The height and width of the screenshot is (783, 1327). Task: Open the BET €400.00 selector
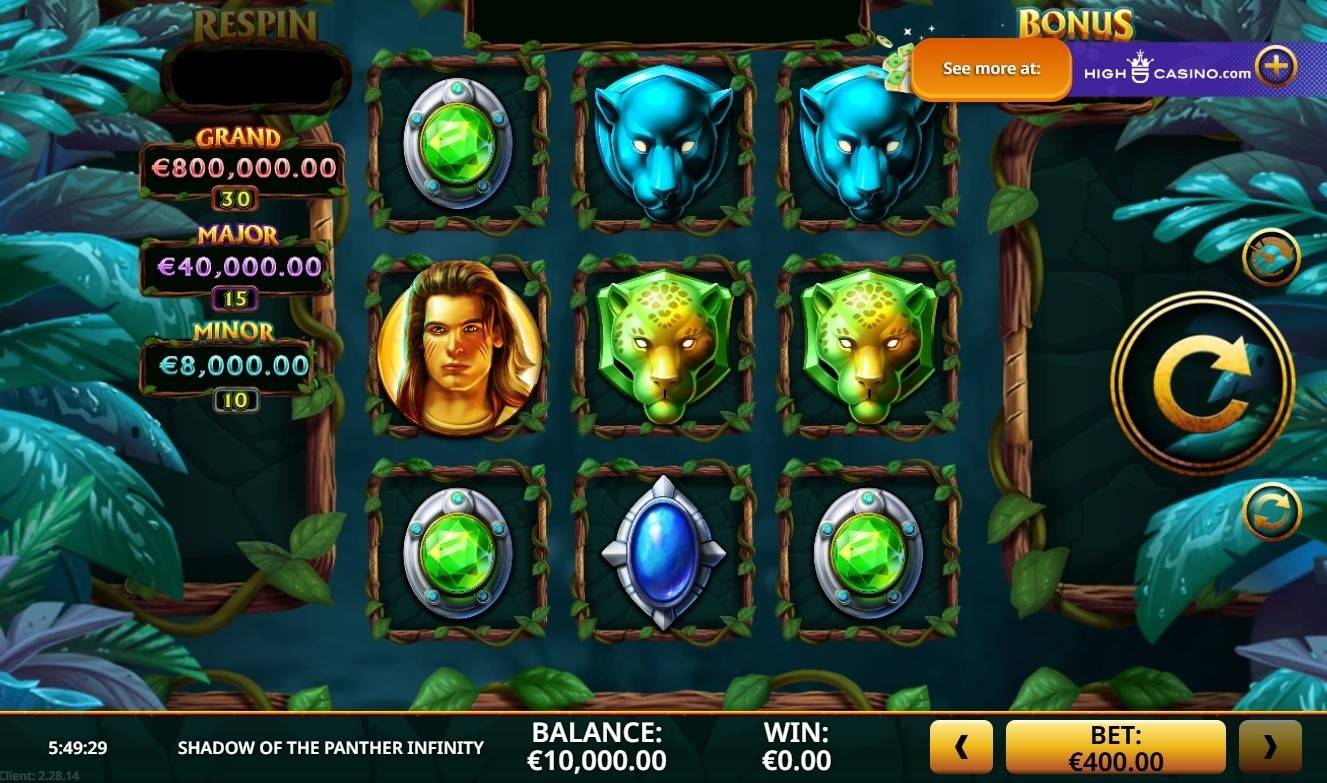(x=1115, y=747)
